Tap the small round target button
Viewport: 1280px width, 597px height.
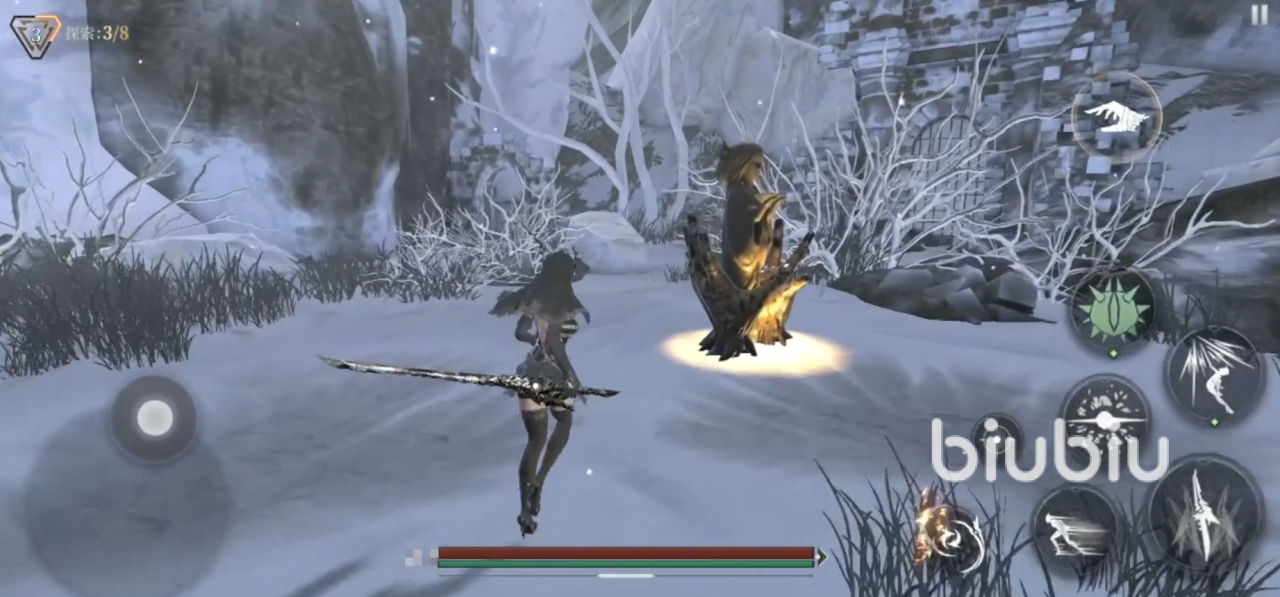pos(996,436)
